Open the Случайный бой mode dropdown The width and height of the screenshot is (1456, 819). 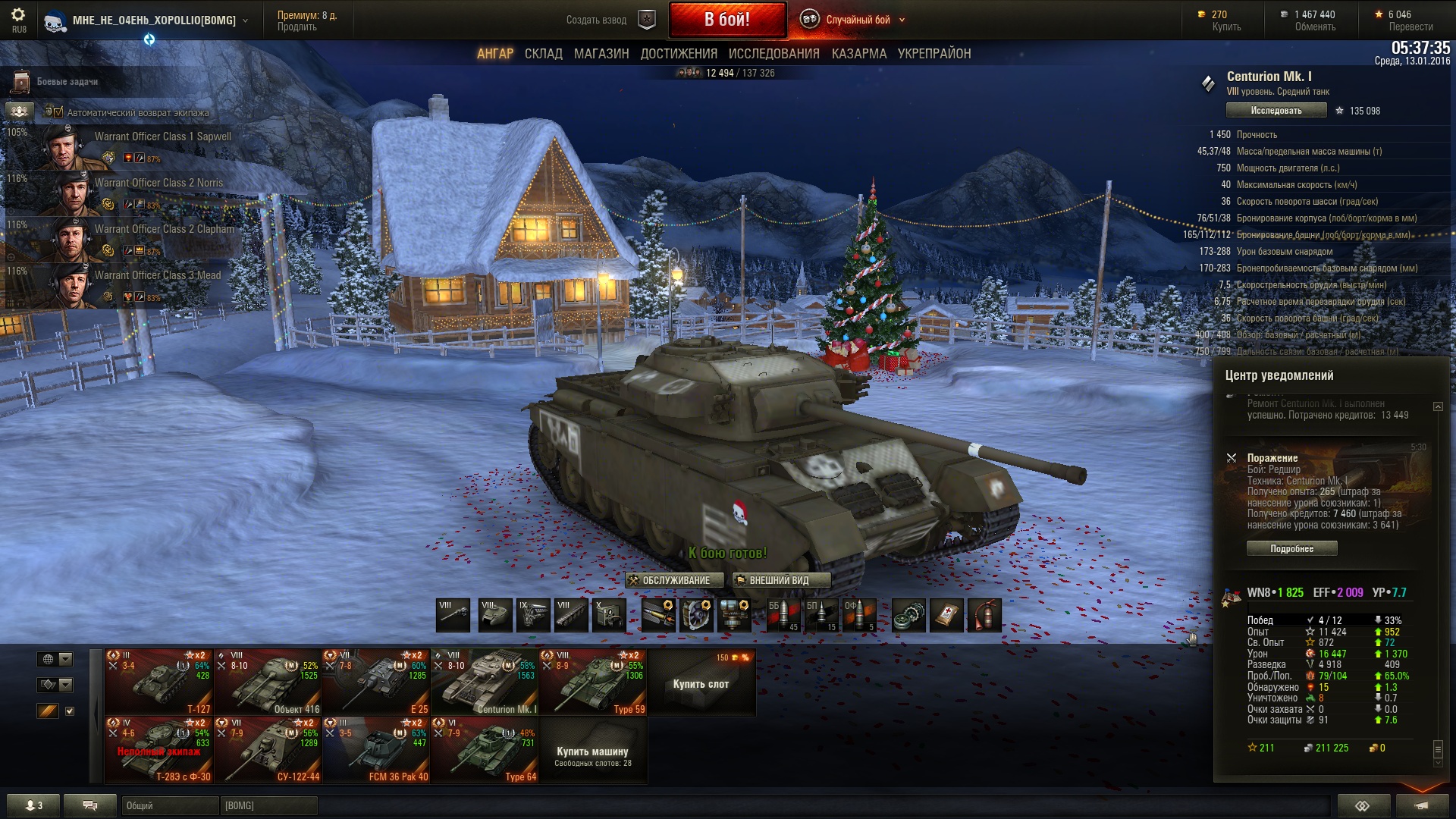coord(857,20)
